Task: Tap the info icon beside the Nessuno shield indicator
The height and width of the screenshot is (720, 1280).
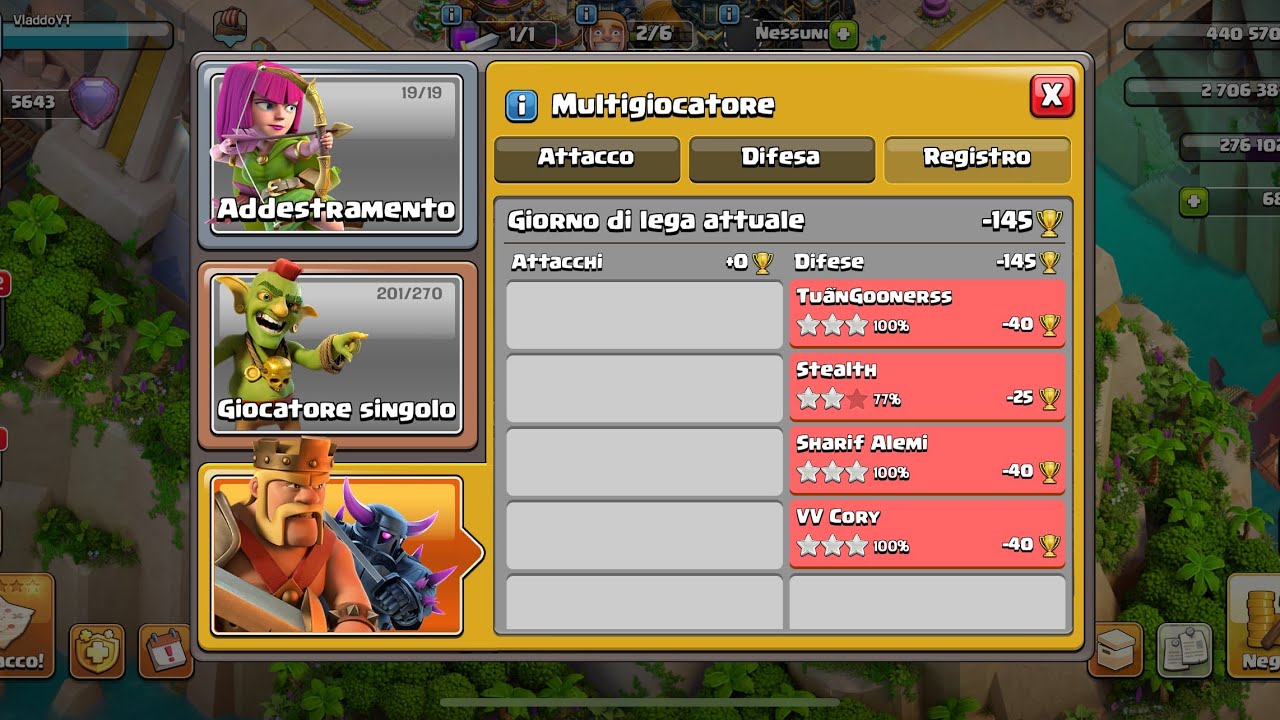Action: click(728, 14)
